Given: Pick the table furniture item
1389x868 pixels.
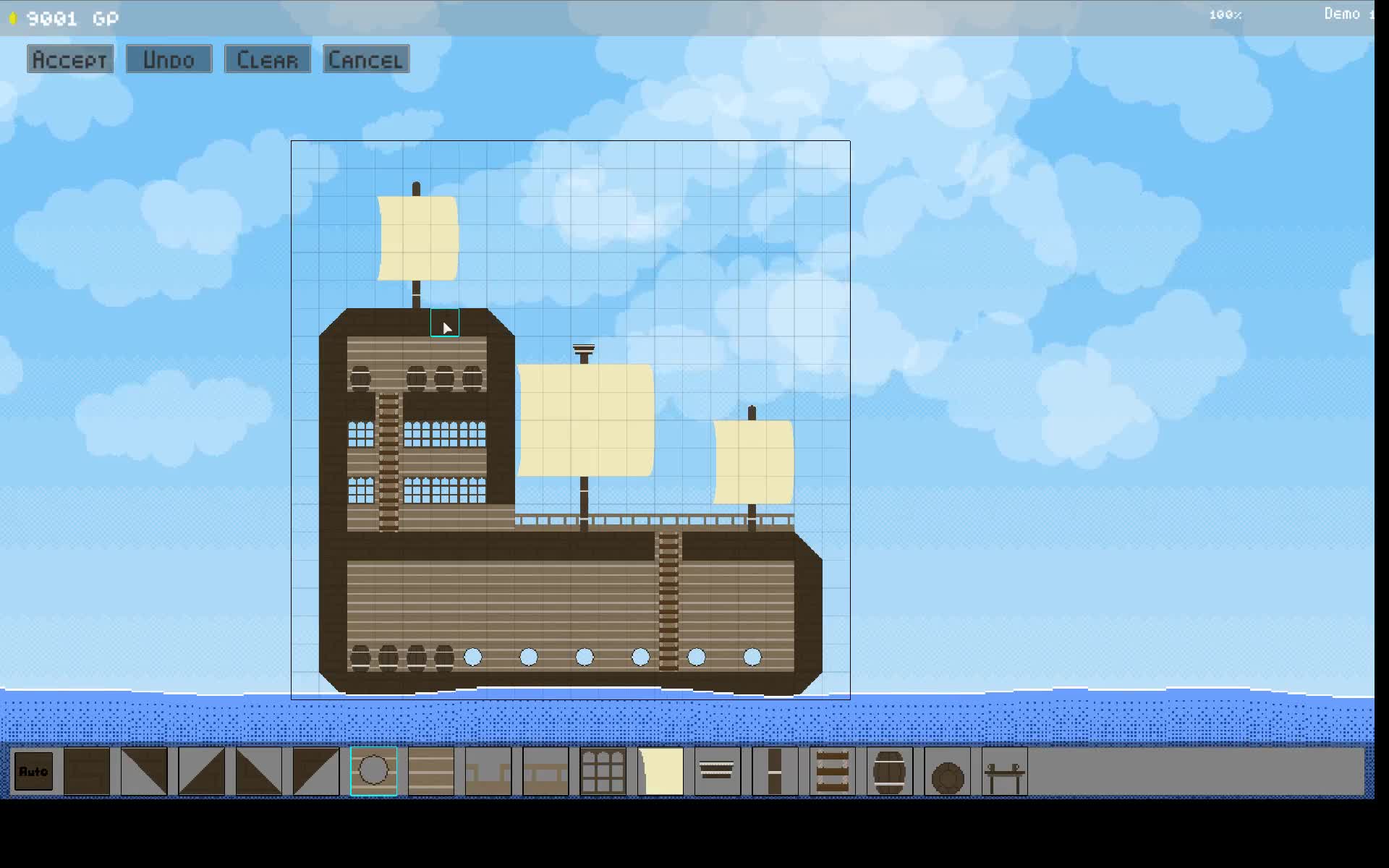Looking at the screenshot, I should [1006, 772].
